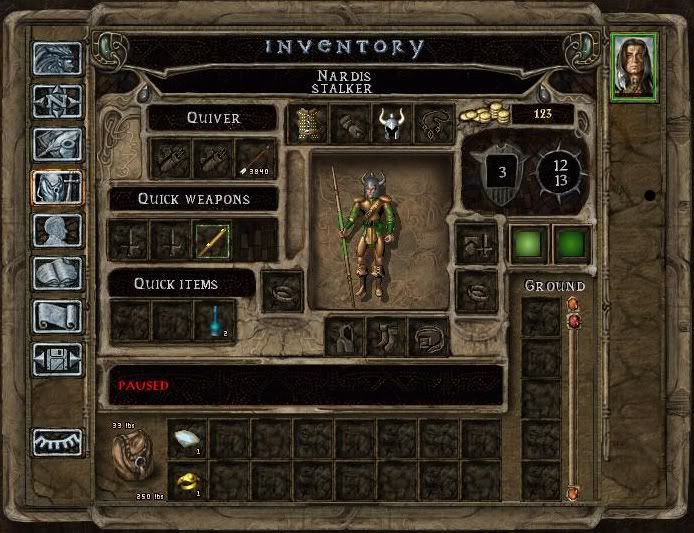This screenshot has width=694, height=533.
Task: Click the closed-eye rest button
Action: pyautogui.click(x=57, y=442)
